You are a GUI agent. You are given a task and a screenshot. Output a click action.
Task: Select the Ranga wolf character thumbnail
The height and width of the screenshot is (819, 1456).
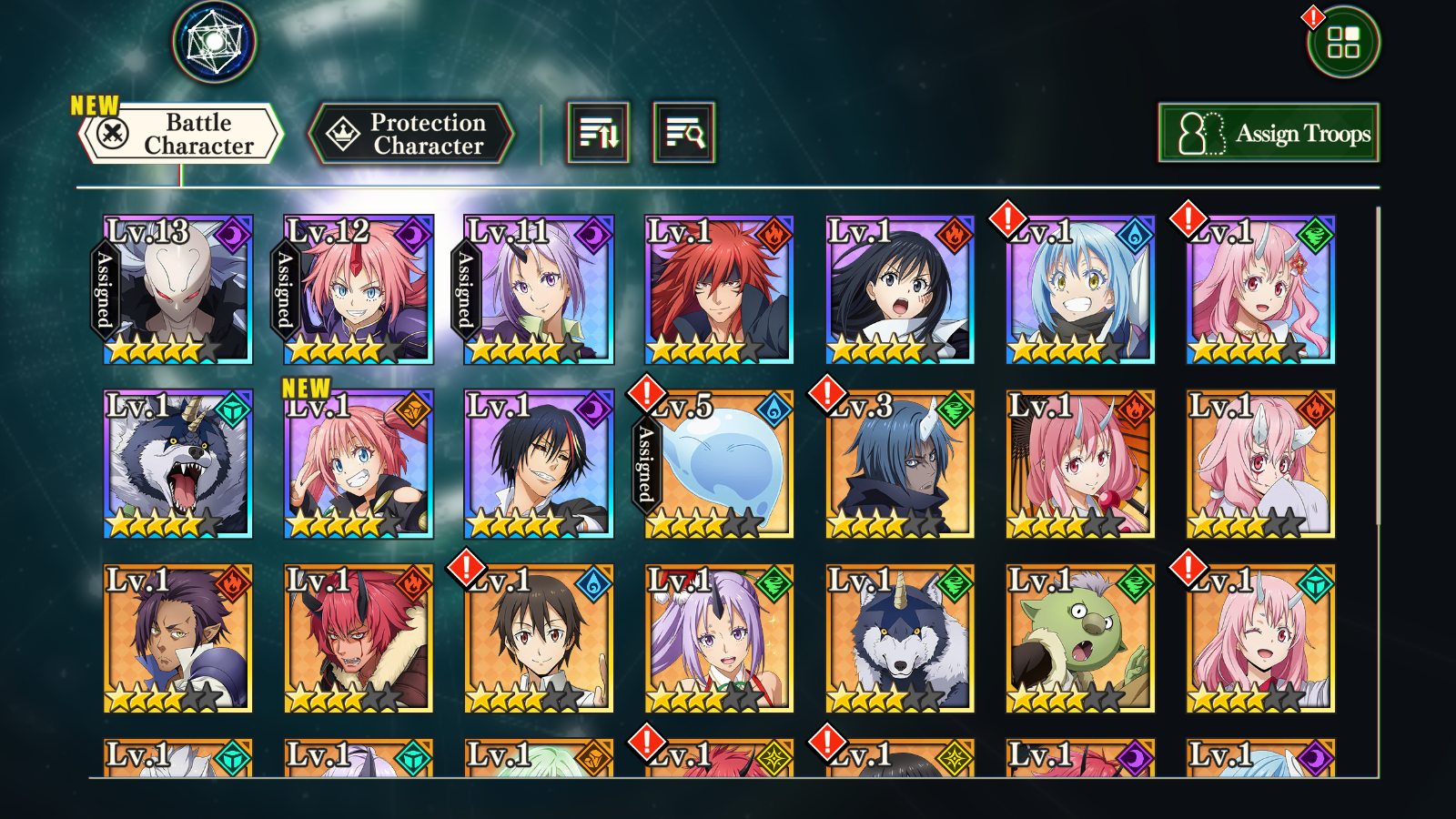coord(176,464)
